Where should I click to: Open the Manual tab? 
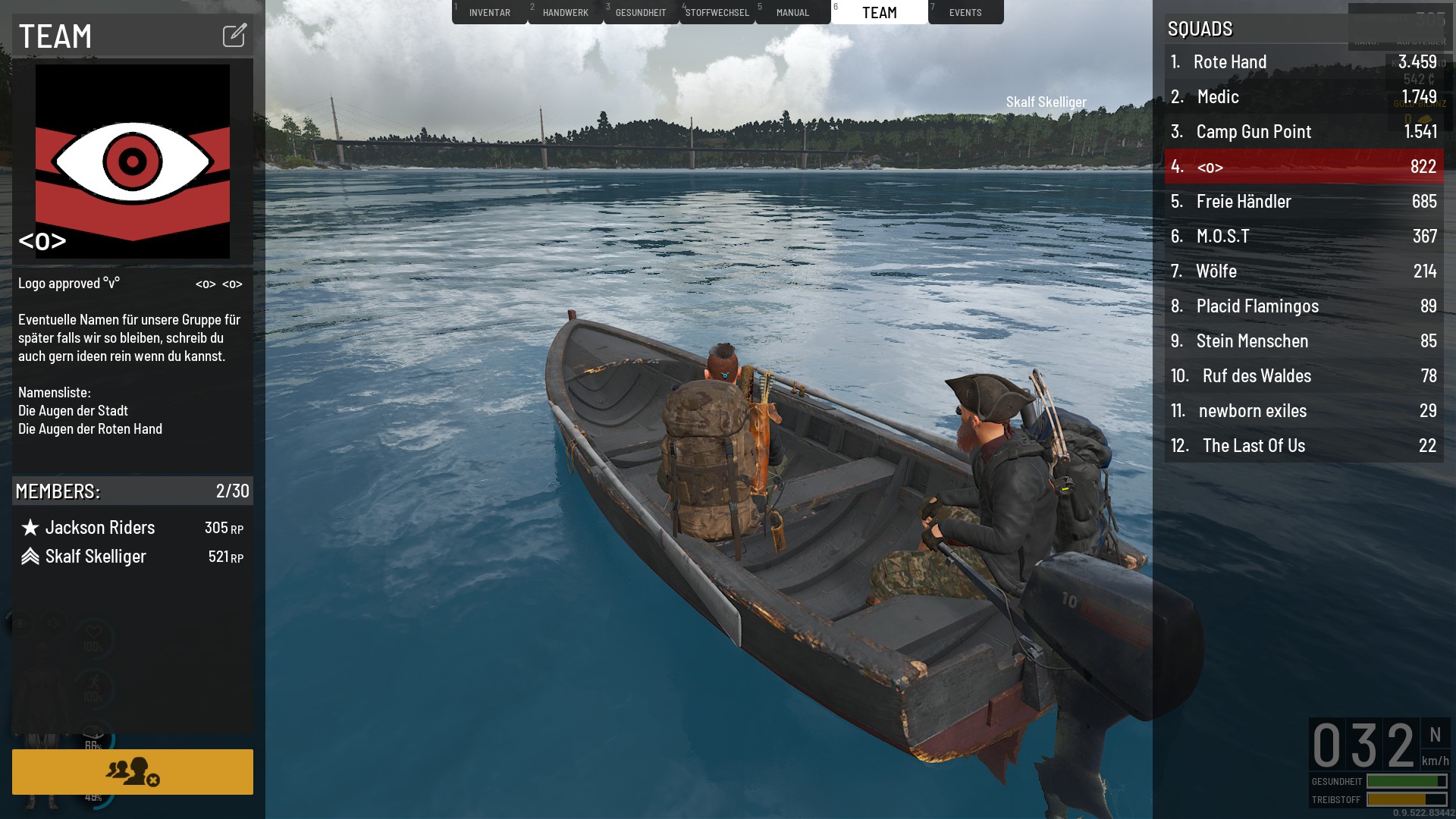point(792,12)
